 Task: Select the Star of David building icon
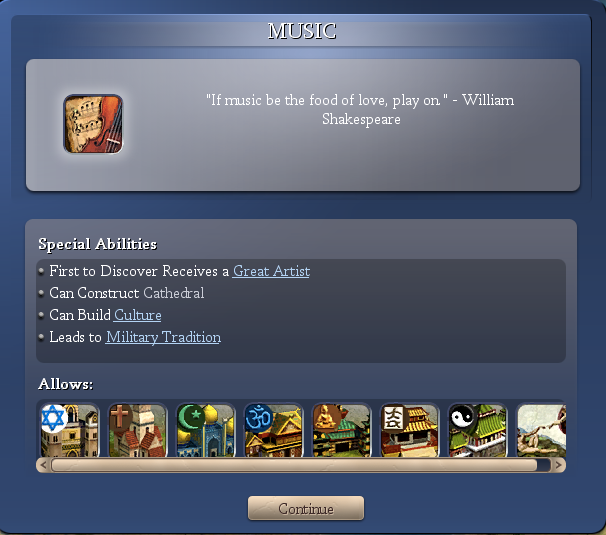click(68, 430)
